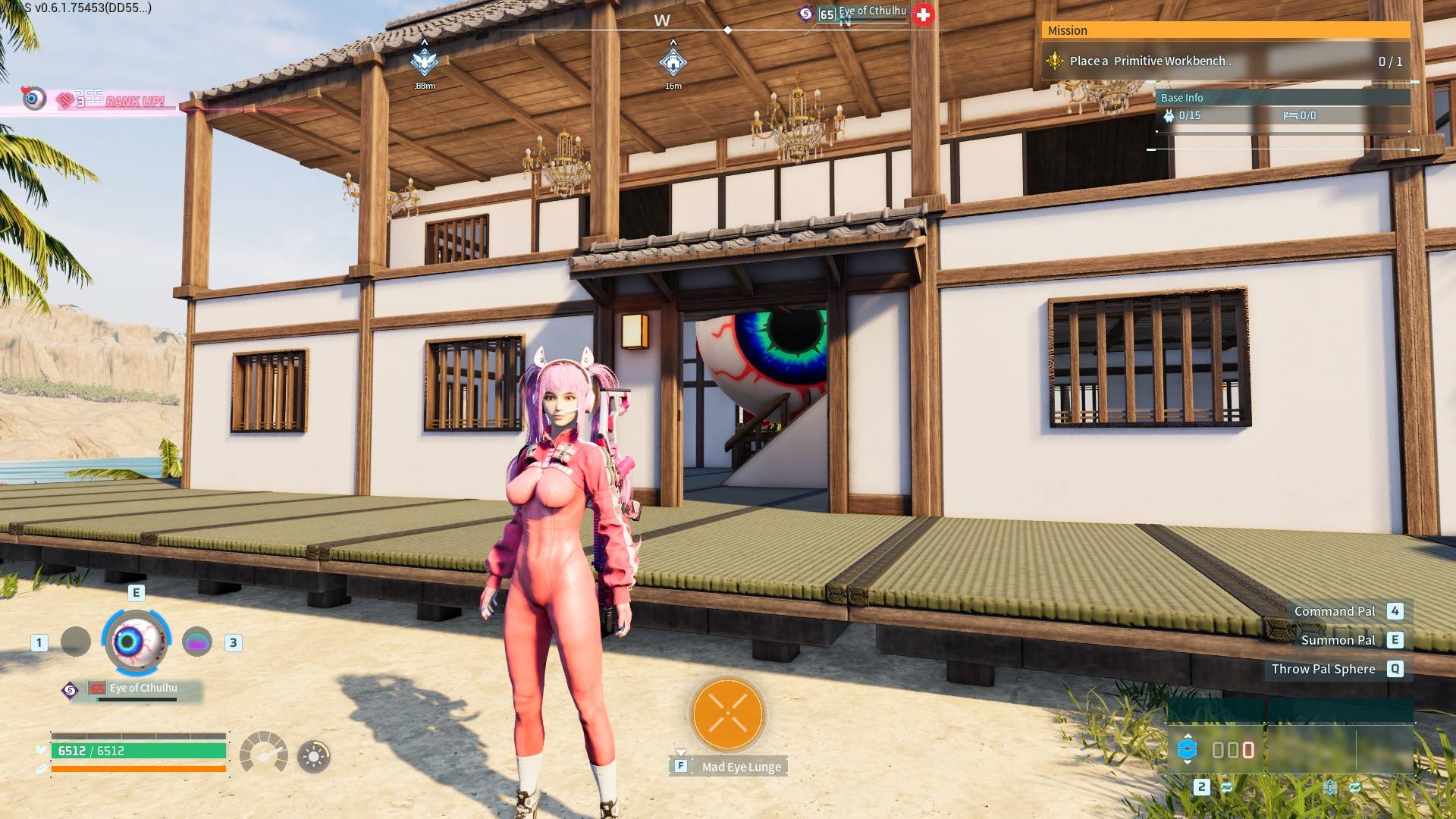Select the empty pal slot labeled 1
Viewport: 1456px width, 819px height.
pyautogui.click(x=75, y=641)
